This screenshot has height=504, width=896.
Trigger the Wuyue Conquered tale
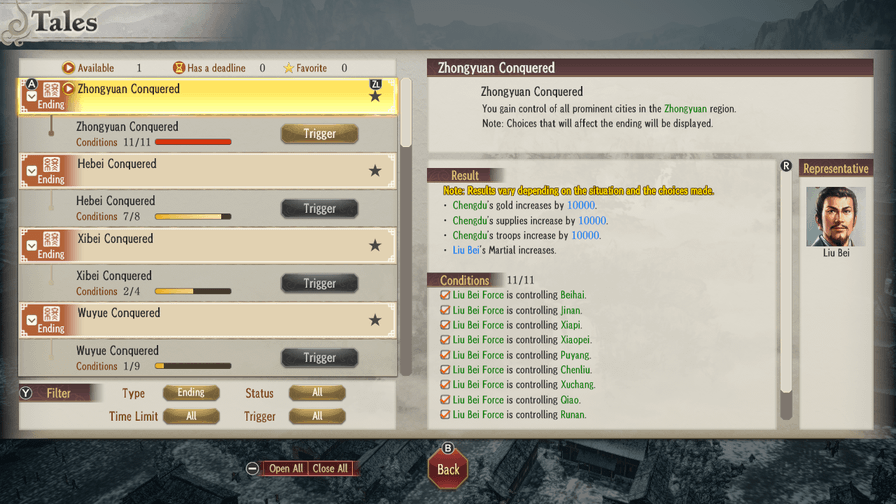(x=319, y=357)
